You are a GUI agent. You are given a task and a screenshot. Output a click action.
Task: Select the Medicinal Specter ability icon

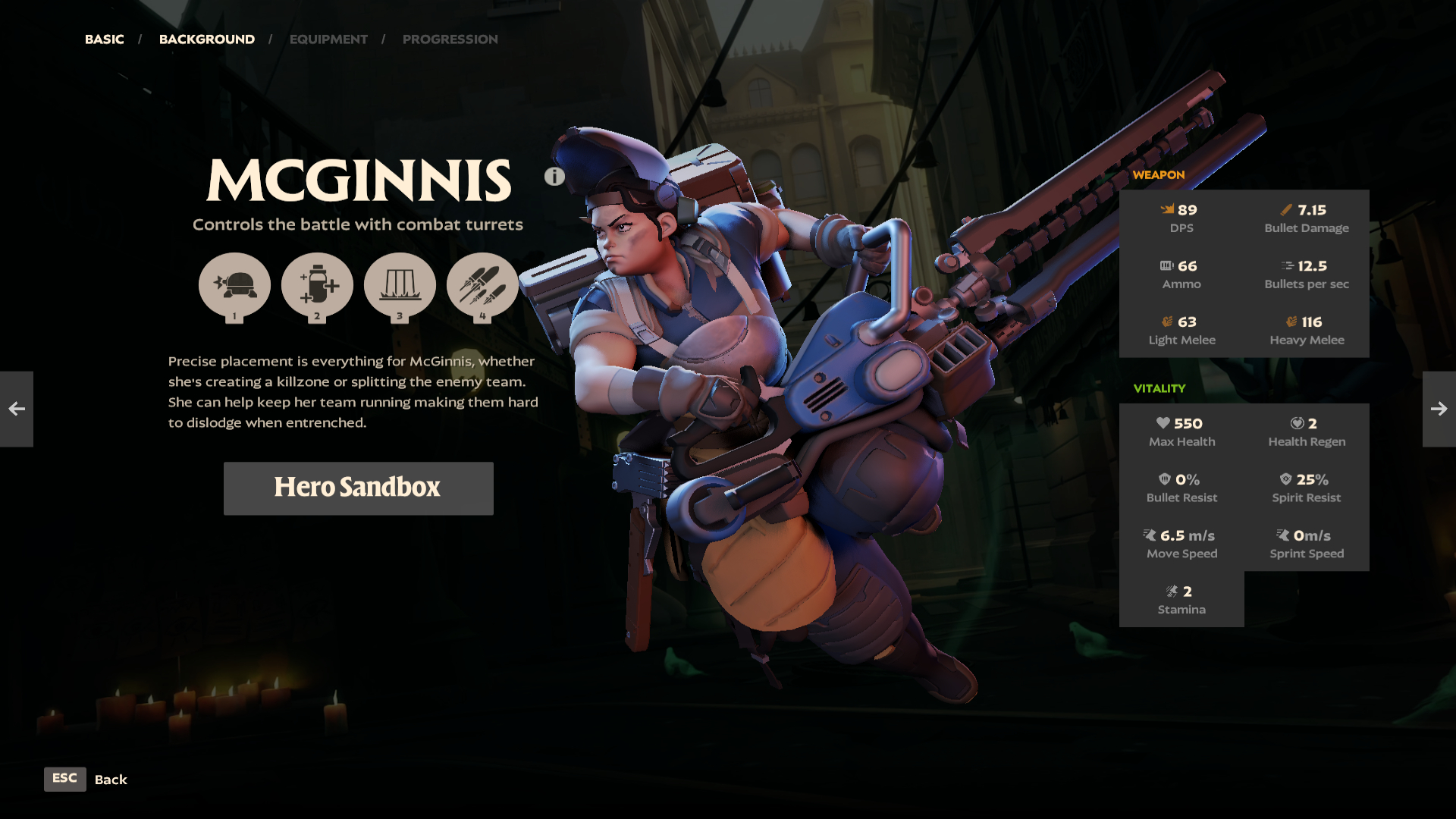pos(317,286)
